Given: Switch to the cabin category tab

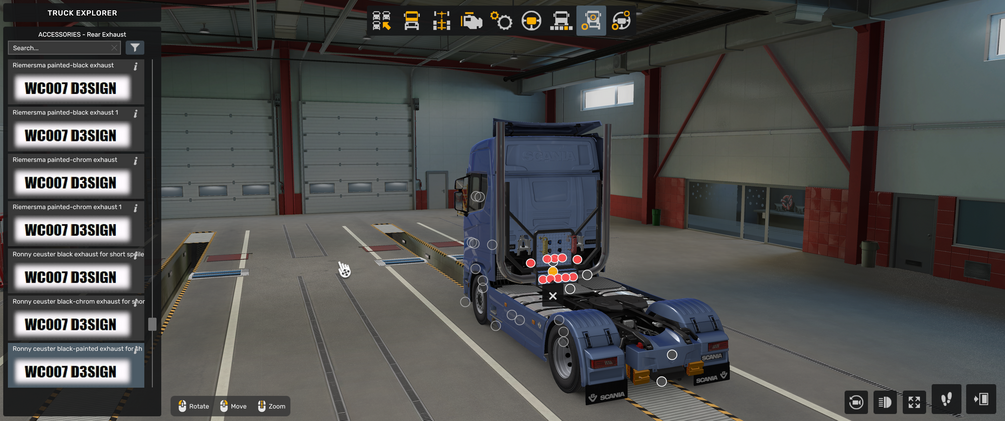Looking at the screenshot, I should tap(412, 20).
